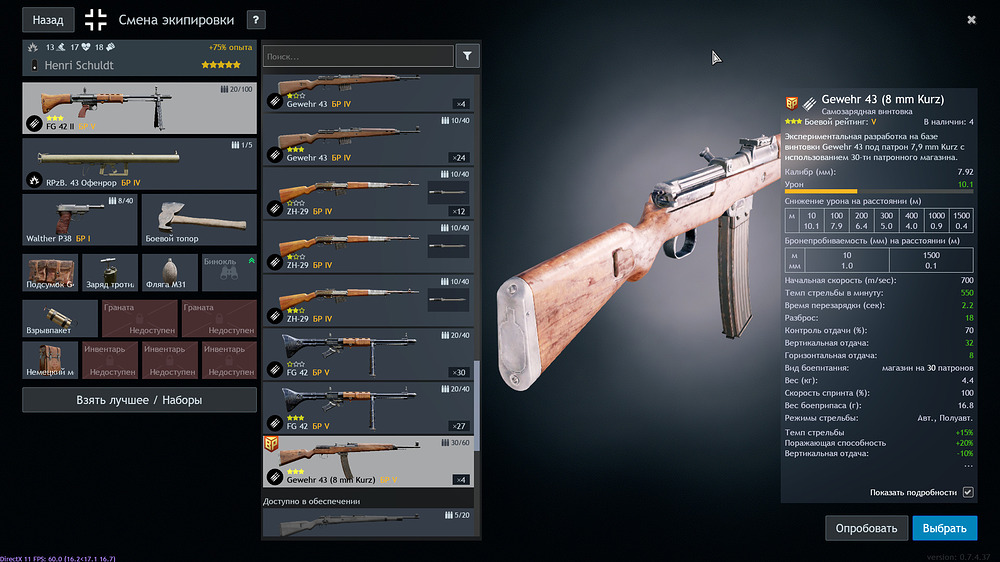Close the equipment screen with X
This screenshot has width=1000, height=562.
click(x=971, y=19)
